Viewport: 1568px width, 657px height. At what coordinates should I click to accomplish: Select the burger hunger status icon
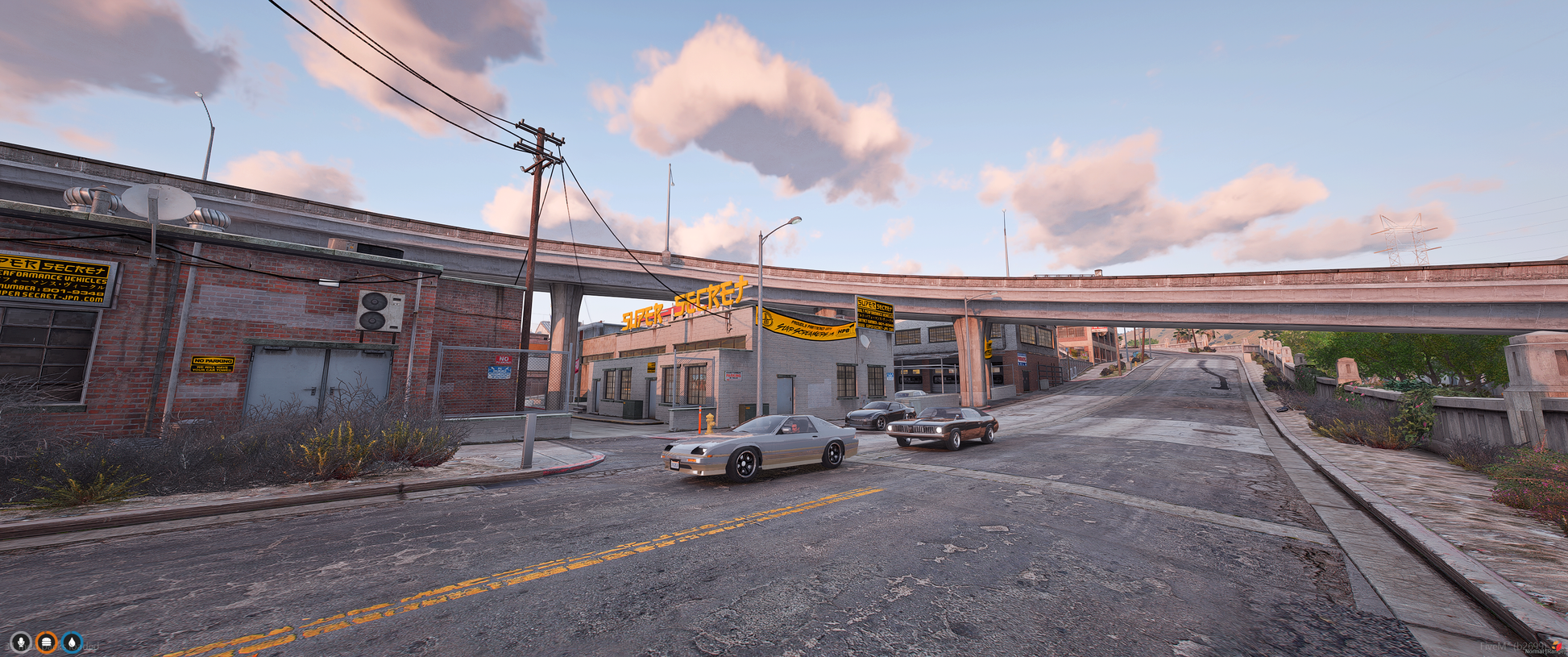[47, 642]
